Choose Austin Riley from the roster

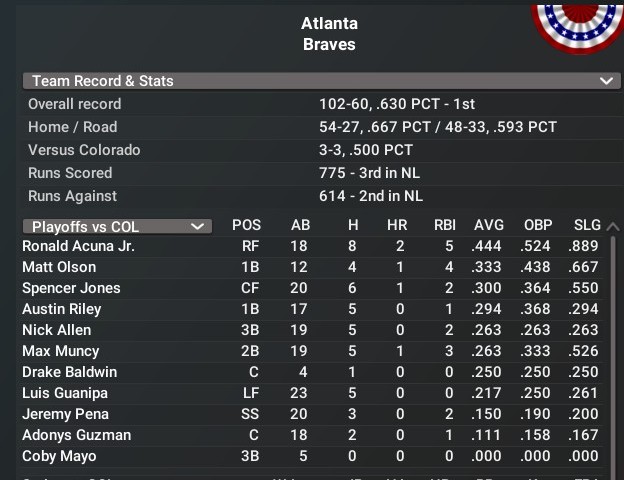coord(61,309)
